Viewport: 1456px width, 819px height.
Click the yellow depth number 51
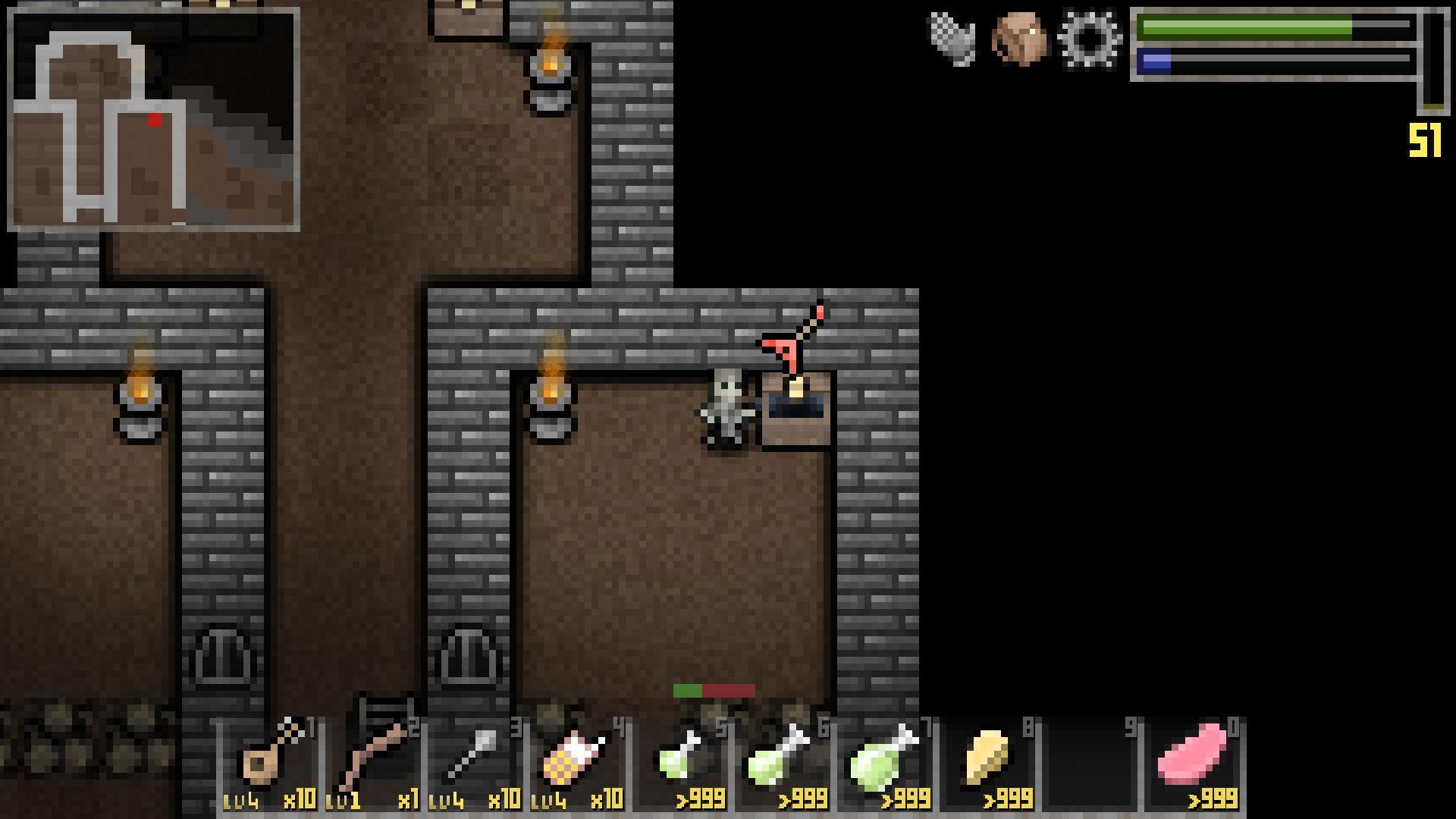click(x=1424, y=139)
